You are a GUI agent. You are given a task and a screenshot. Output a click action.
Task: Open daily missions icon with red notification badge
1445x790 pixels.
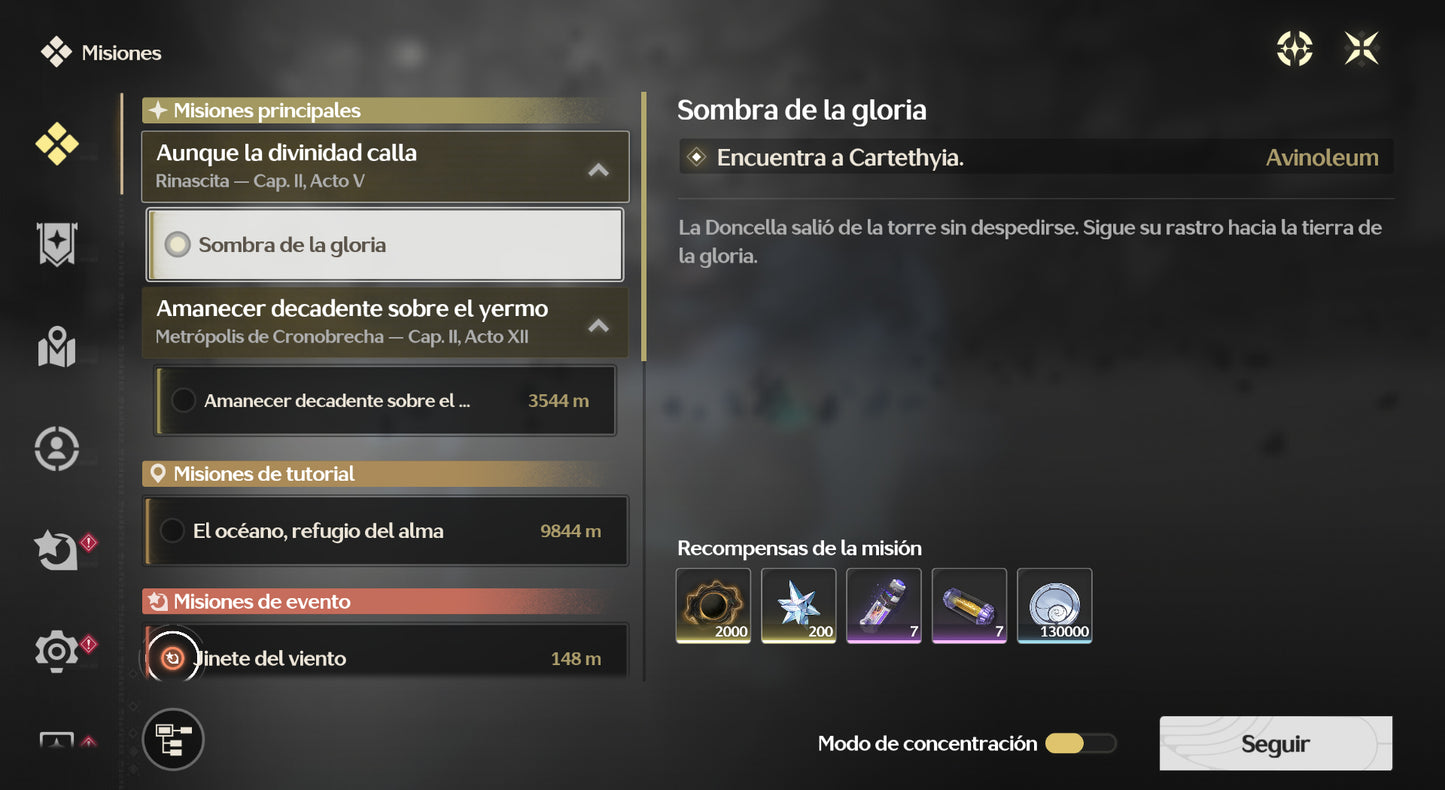point(55,549)
